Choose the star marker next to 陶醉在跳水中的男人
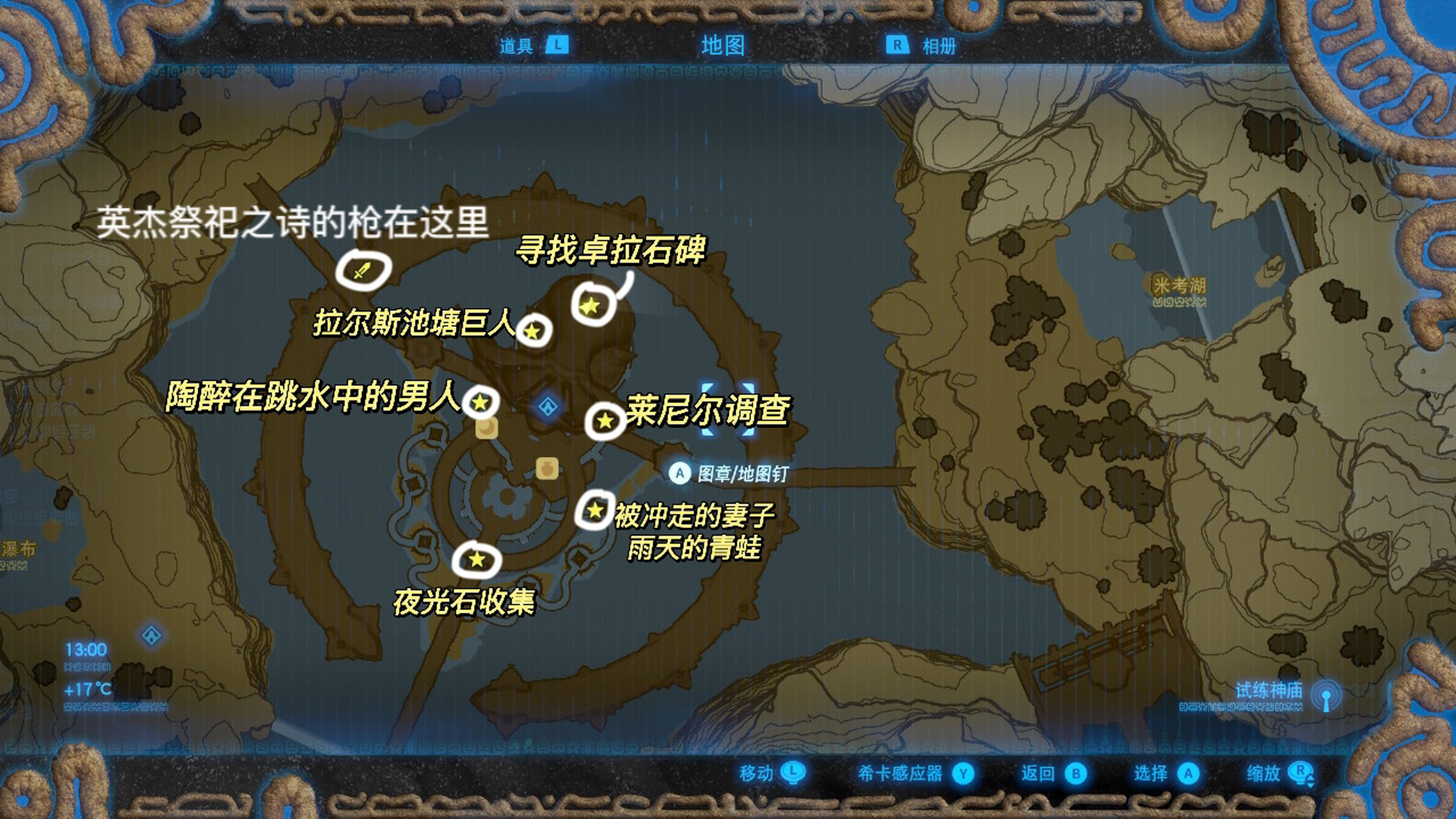This screenshot has width=1456, height=819. [480, 402]
